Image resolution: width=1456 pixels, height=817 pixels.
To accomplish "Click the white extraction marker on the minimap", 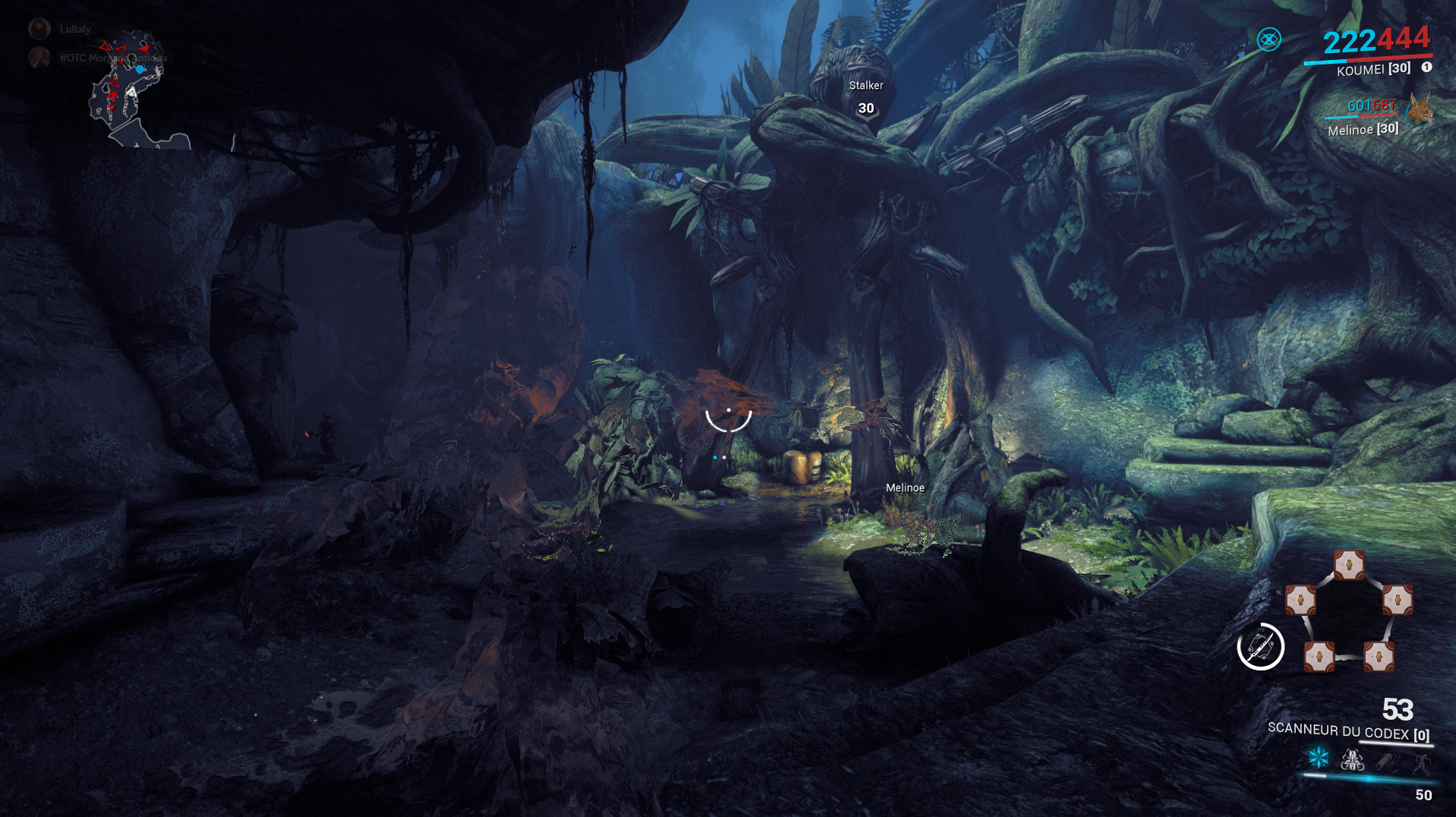I will [132, 93].
